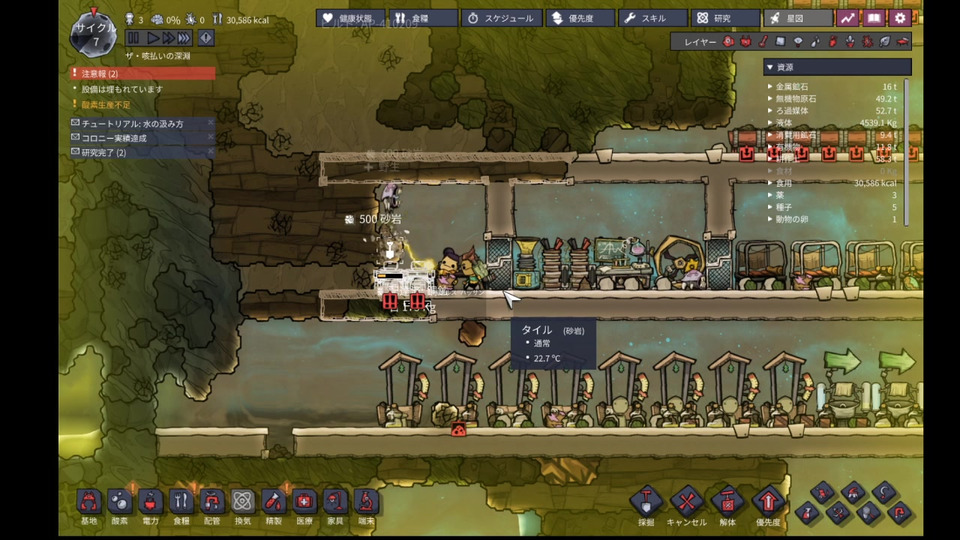Select the 配管 plumbing build category

coord(212,502)
